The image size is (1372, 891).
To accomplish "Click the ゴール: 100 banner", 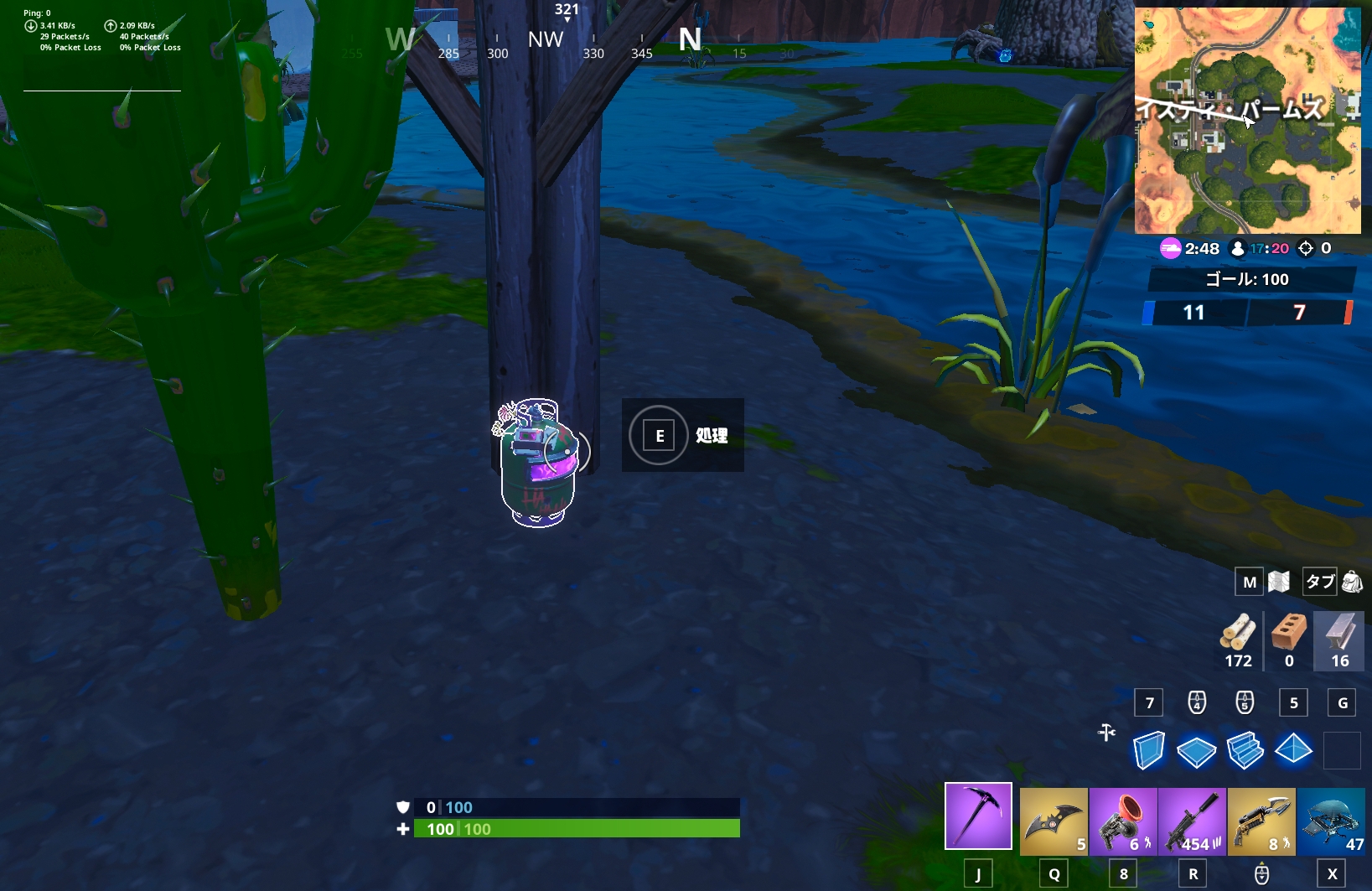I will [x=1250, y=279].
